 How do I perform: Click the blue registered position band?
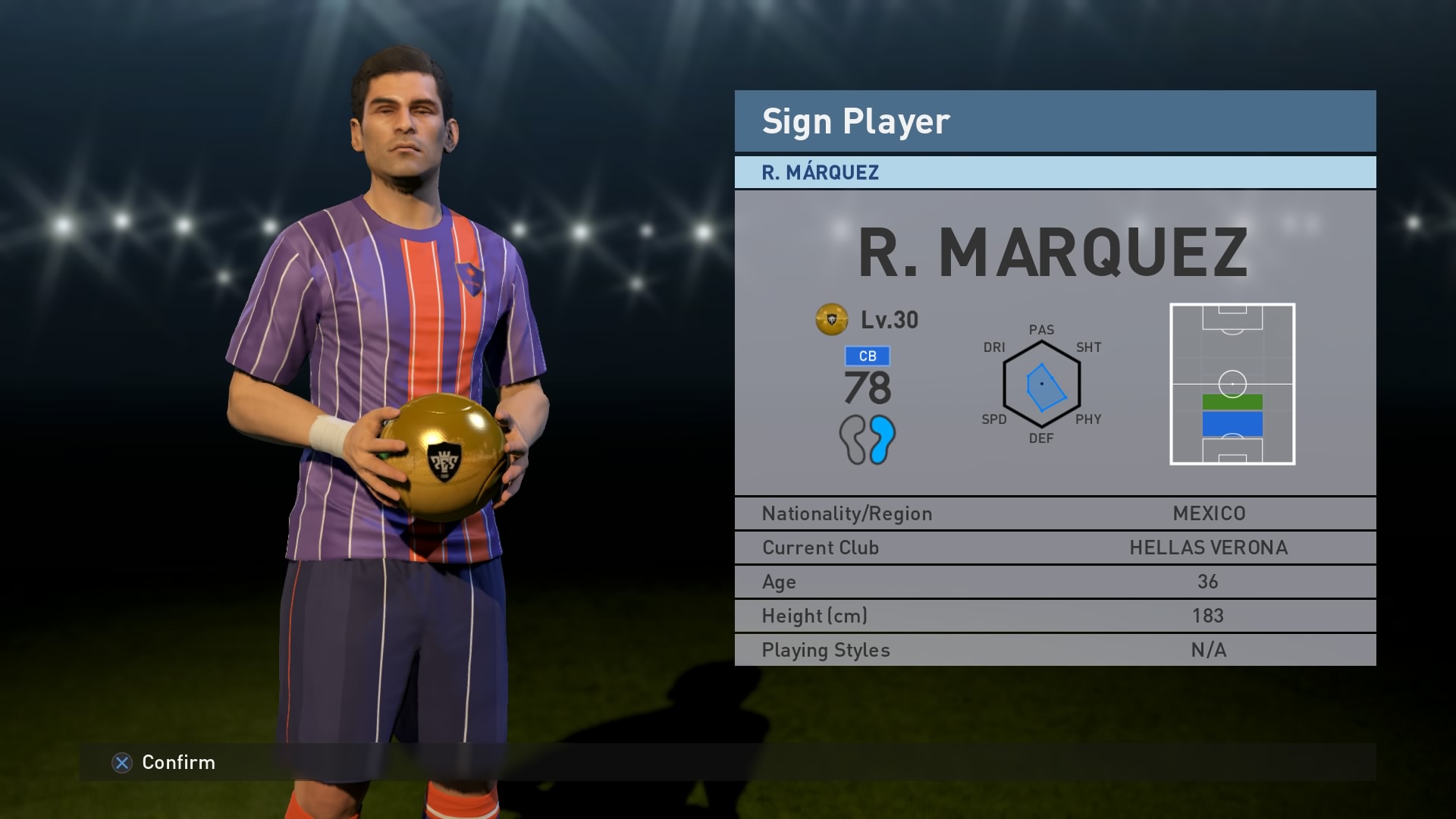[1234, 422]
